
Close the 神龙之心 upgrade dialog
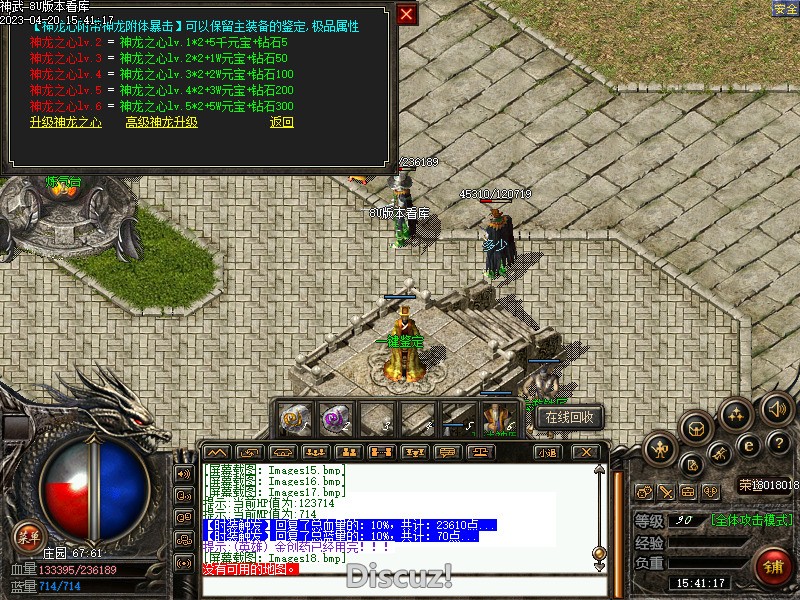[x=406, y=14]
